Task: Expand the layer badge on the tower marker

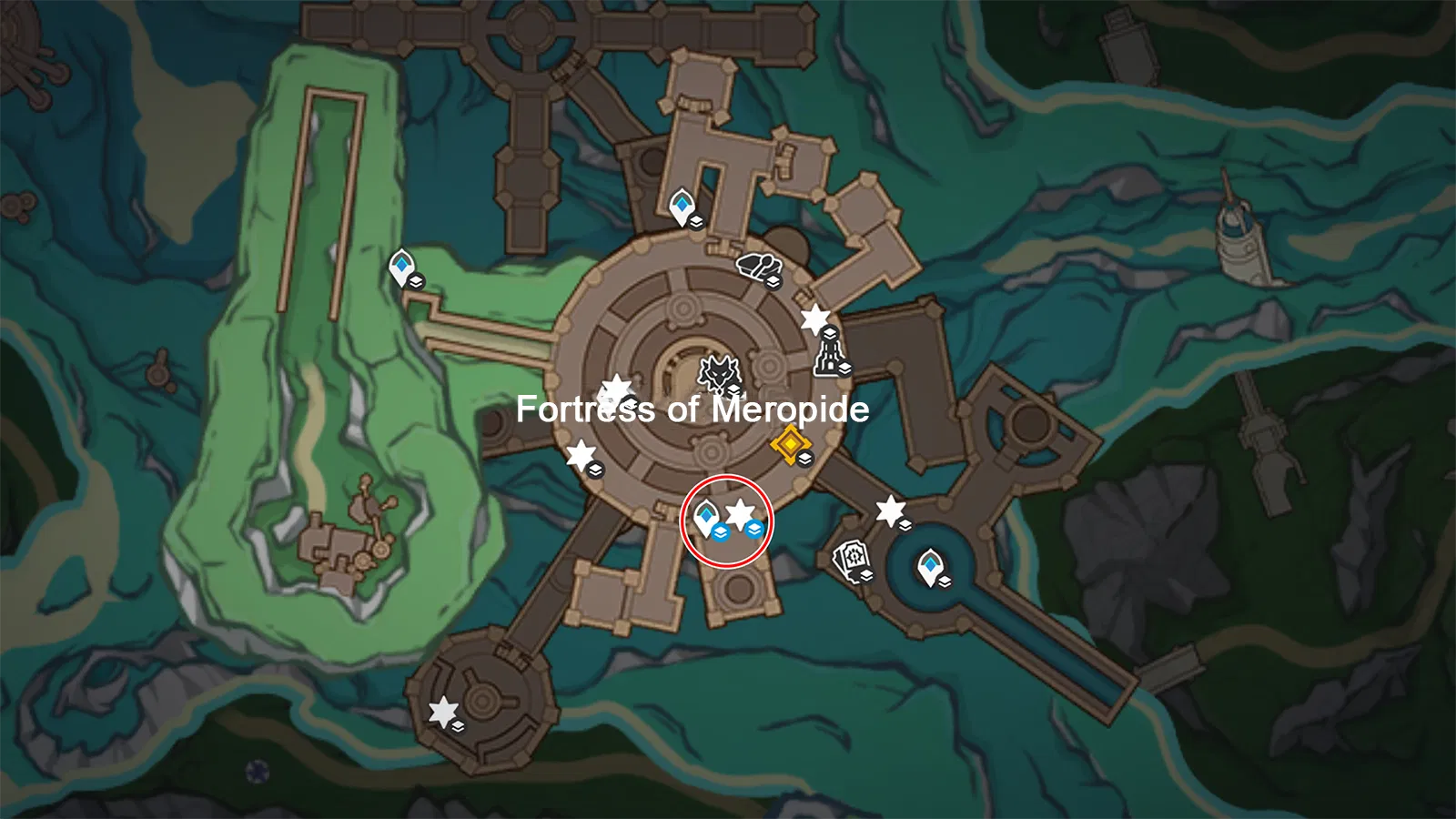Action: (x=844, y=368)
